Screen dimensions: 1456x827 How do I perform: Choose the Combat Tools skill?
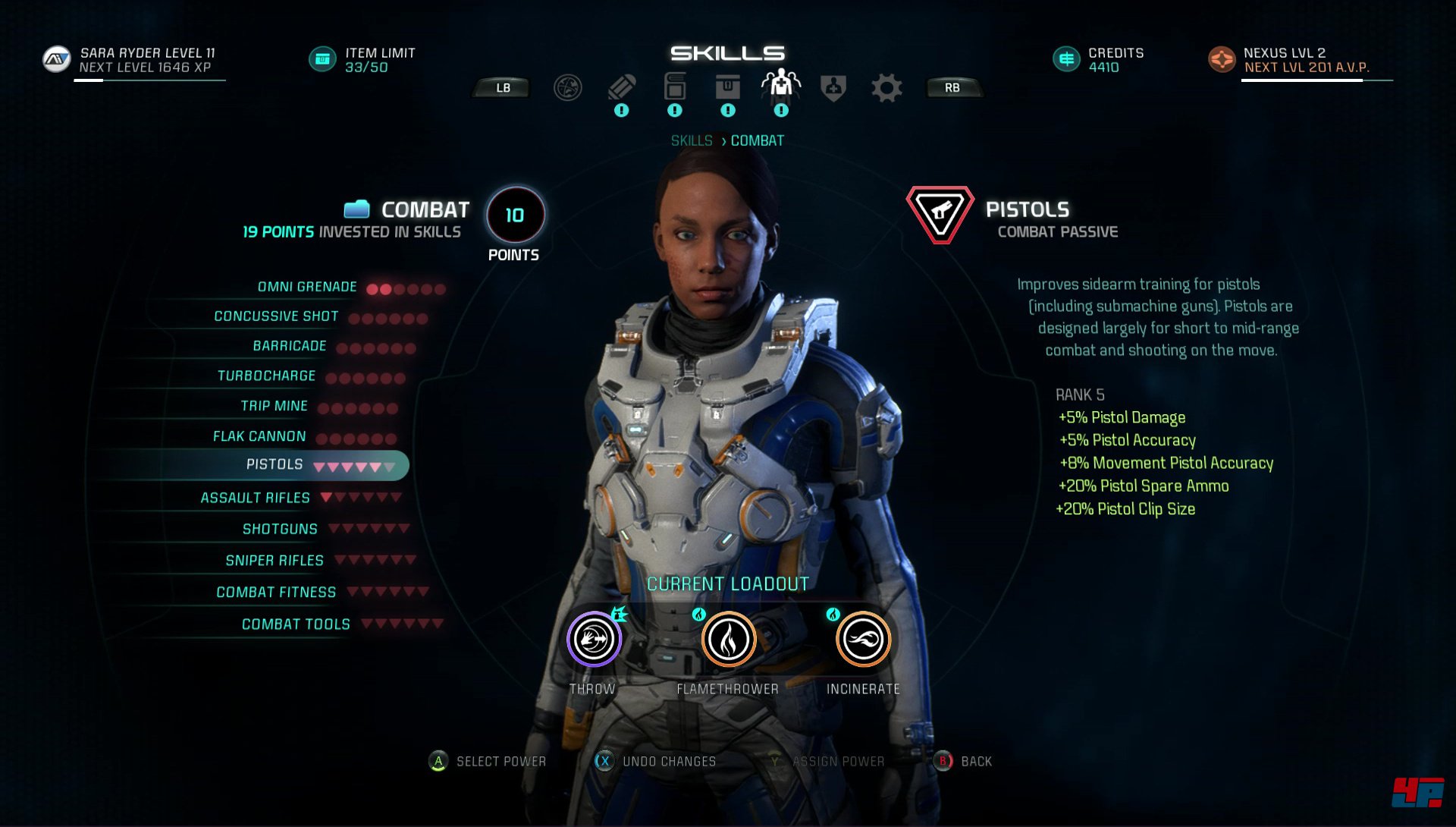(x=296, y=624)
